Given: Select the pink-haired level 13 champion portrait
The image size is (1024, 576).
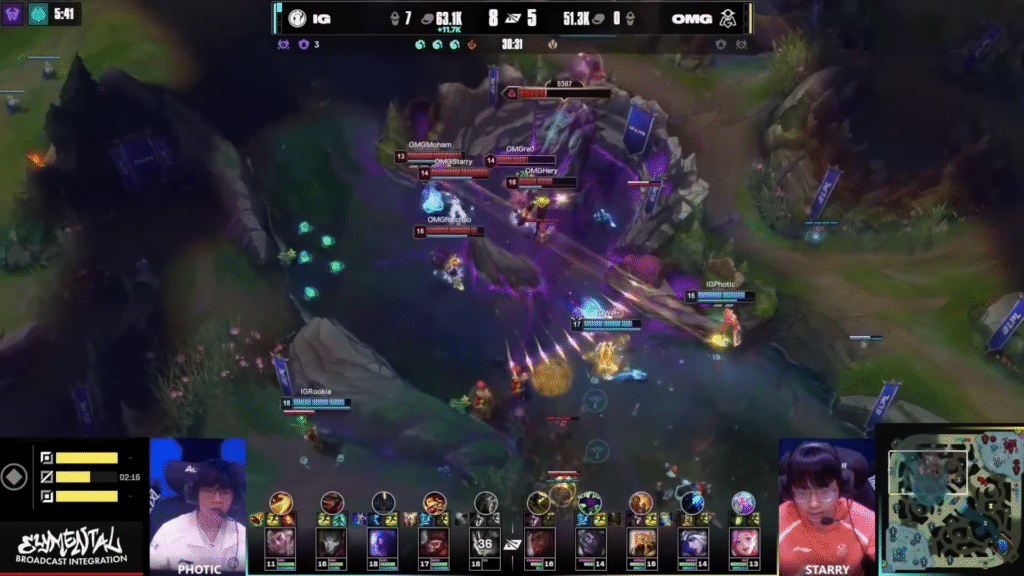Looking at the screenshot, I should (x=743, y=542).
